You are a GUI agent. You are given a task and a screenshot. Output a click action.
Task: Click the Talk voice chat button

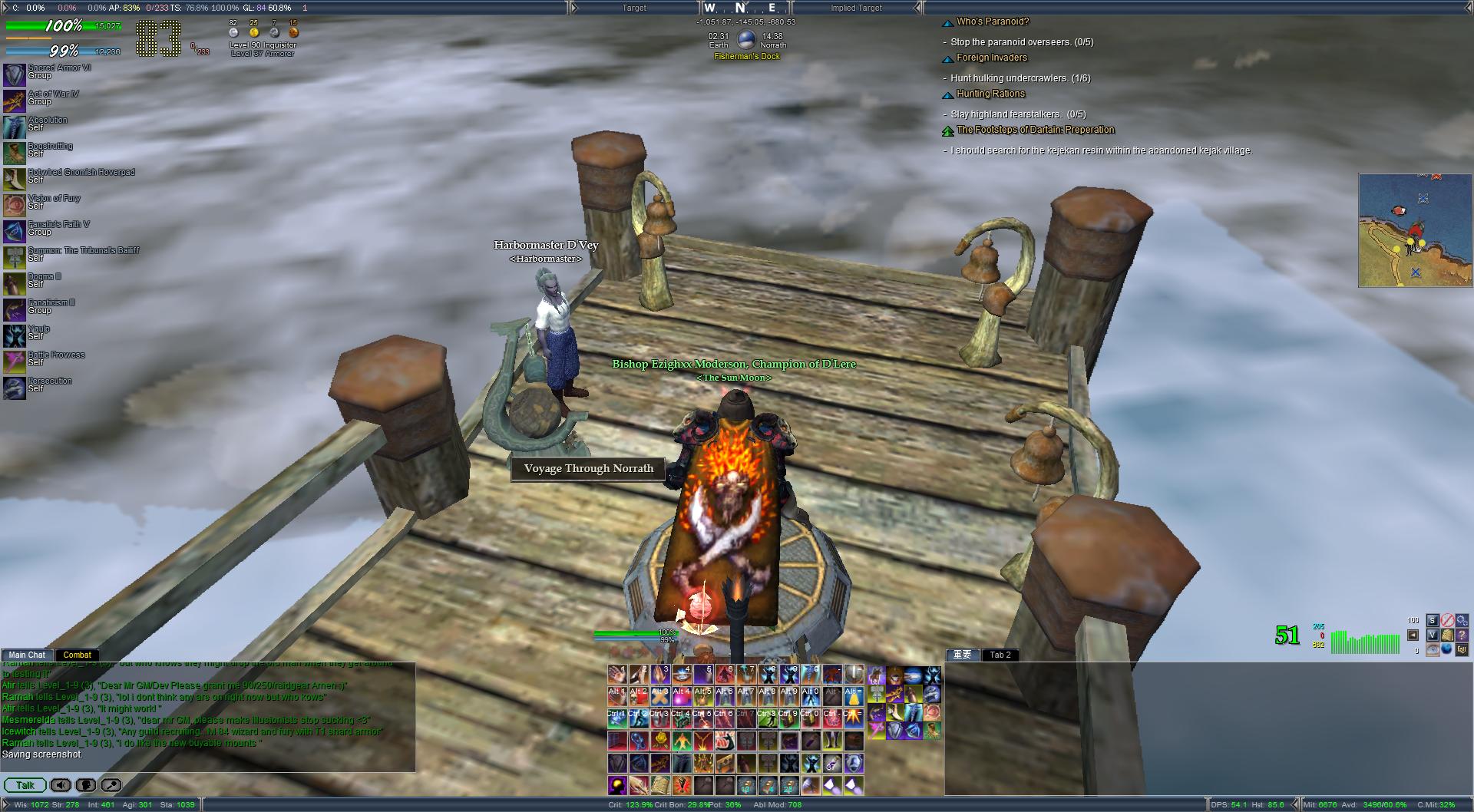point(25,785)
